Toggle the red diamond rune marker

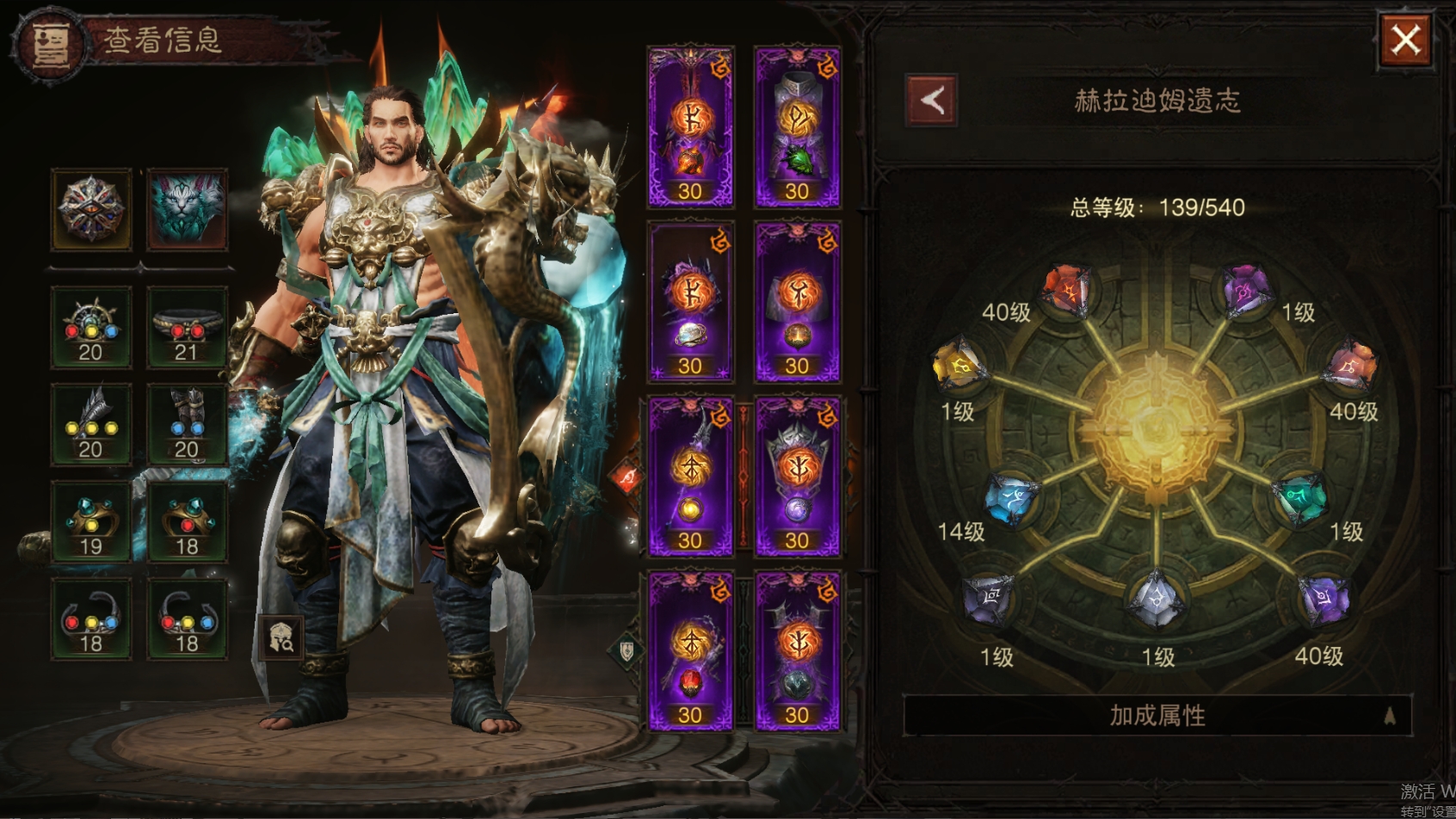(627, 477)
